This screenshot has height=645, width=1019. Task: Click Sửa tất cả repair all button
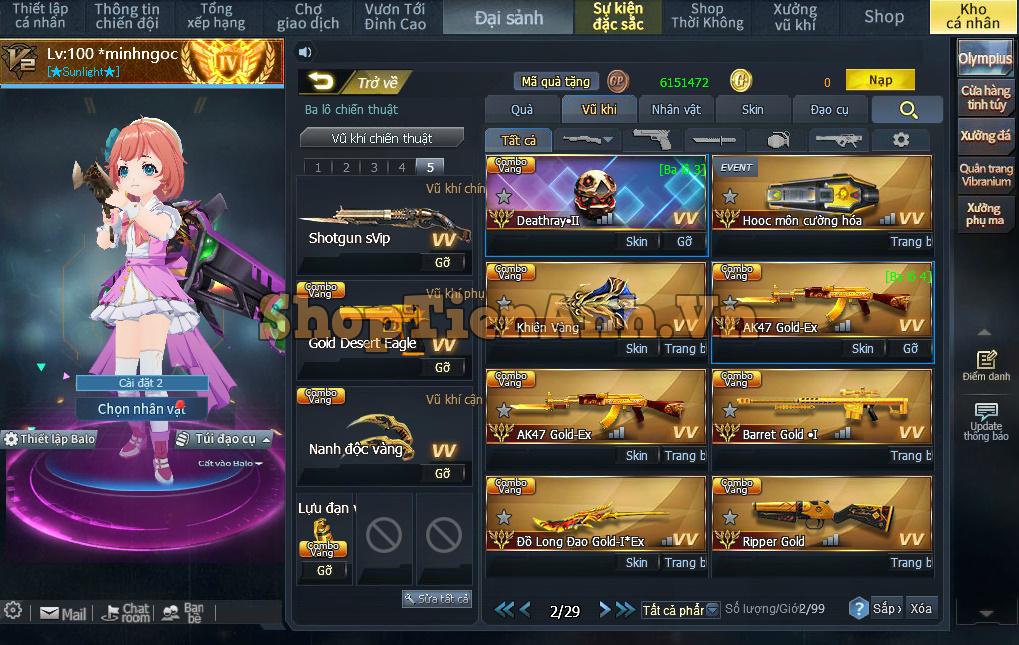(437, 598)
